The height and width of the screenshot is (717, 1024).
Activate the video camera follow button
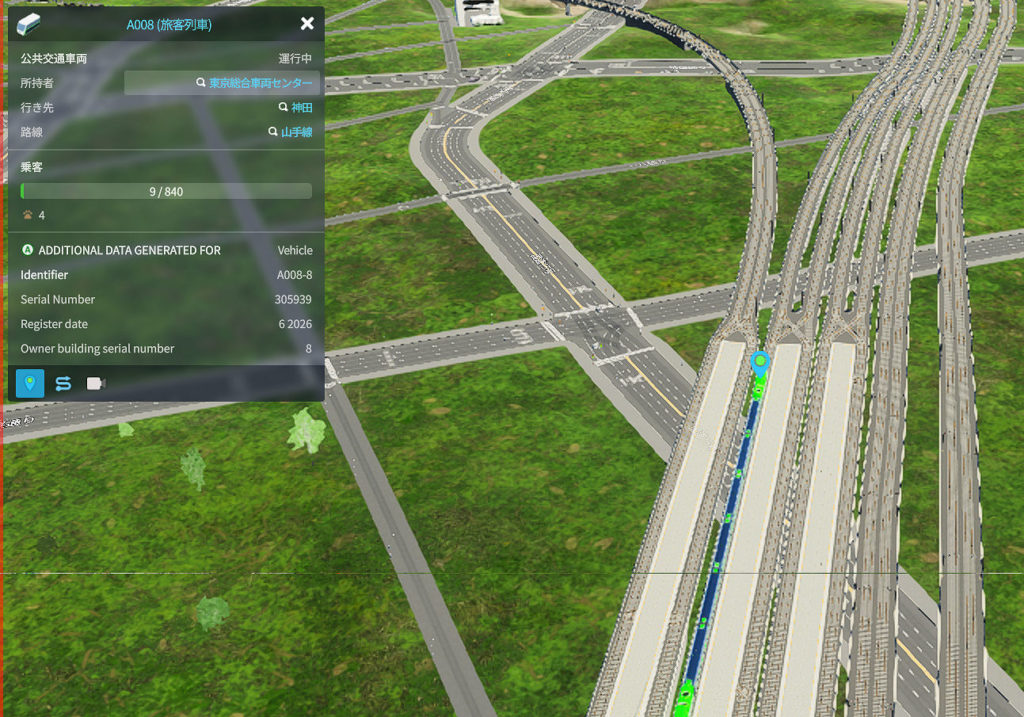click(96, 383)
